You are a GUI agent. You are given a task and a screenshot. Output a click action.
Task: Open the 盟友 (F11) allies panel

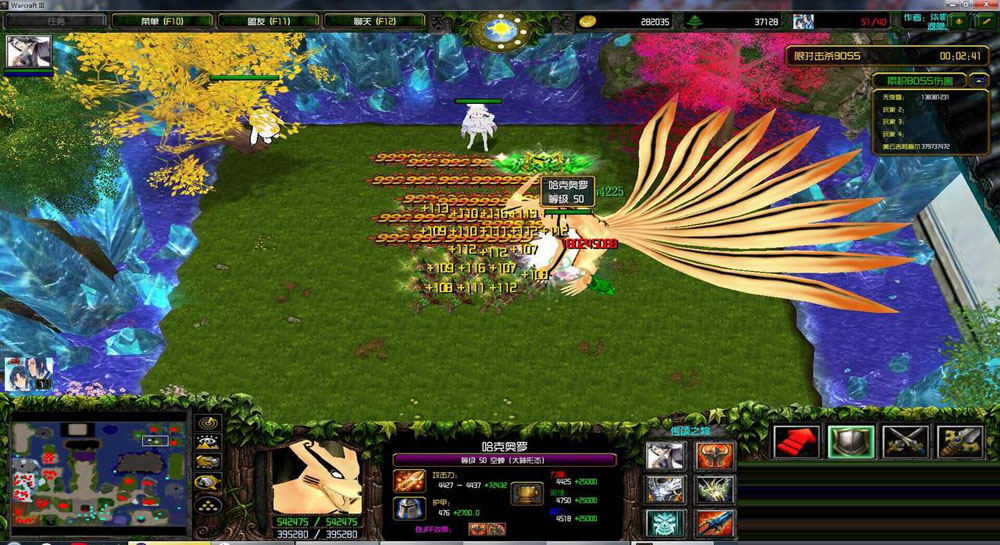click(268, 20)
